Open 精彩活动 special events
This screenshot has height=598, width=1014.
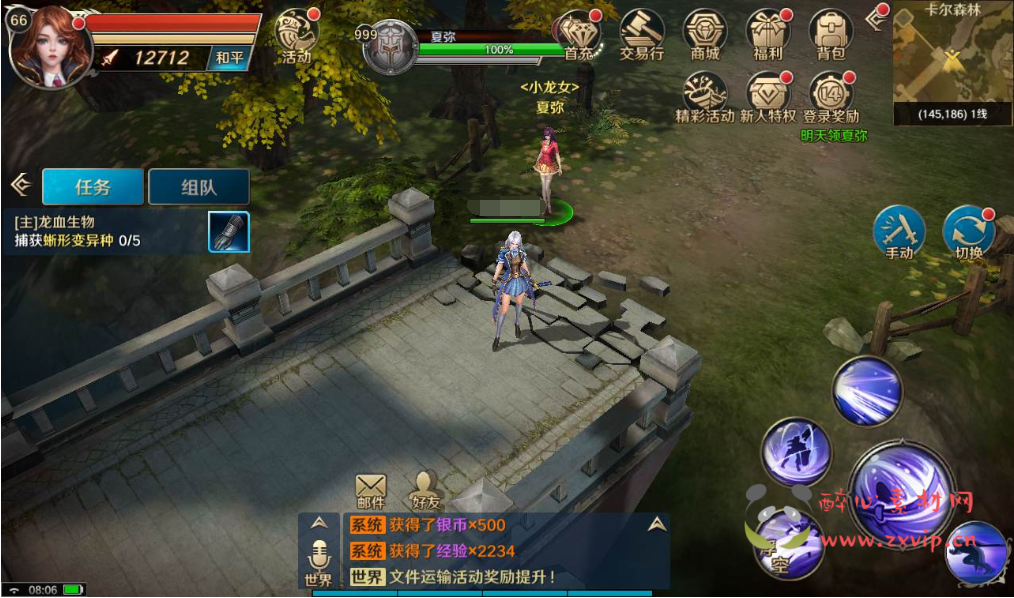point(705,97)
